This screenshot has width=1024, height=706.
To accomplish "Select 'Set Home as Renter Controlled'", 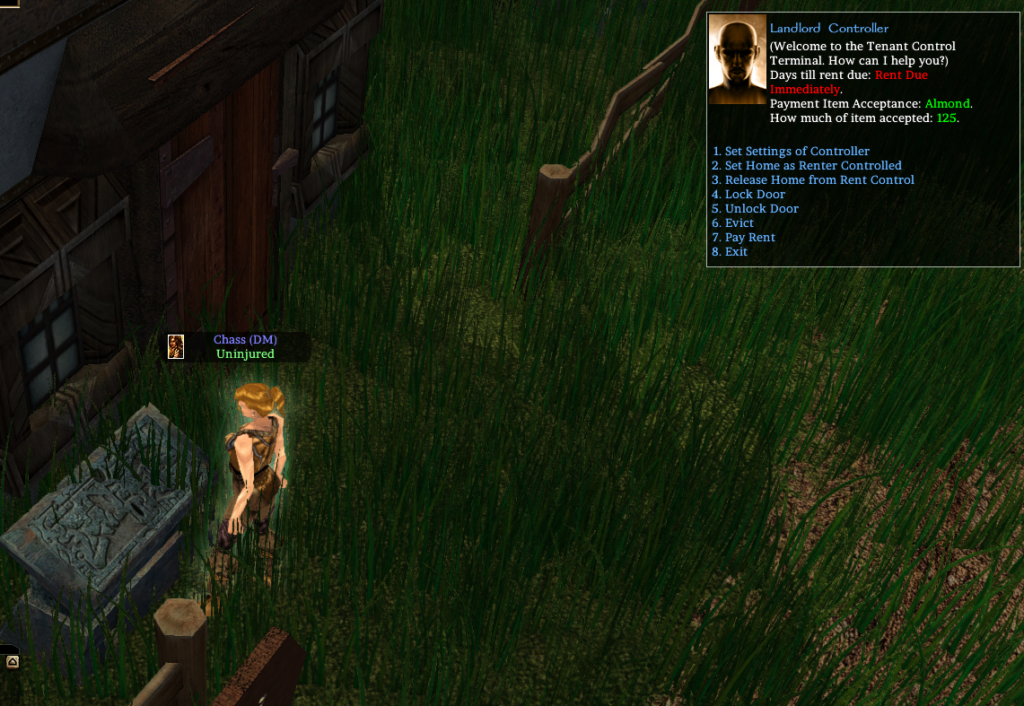I will pyautogui.click(x=812, y=166).
